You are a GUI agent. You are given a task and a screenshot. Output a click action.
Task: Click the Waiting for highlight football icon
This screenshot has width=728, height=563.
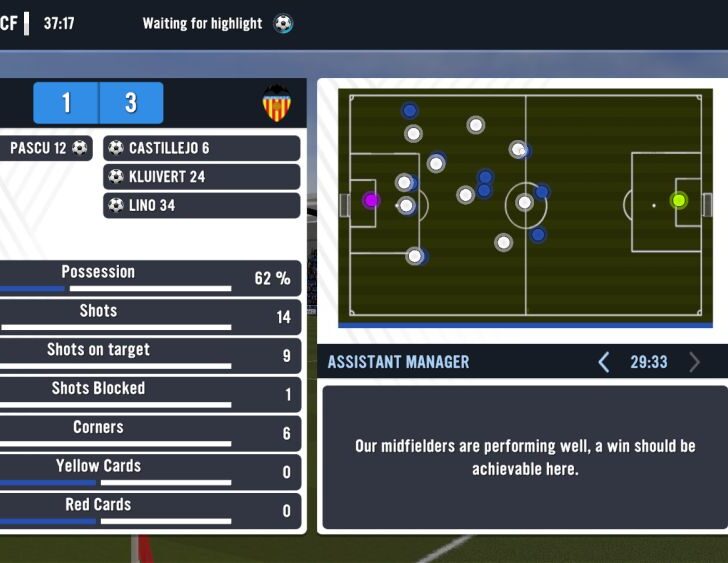[x=283, y=23]
